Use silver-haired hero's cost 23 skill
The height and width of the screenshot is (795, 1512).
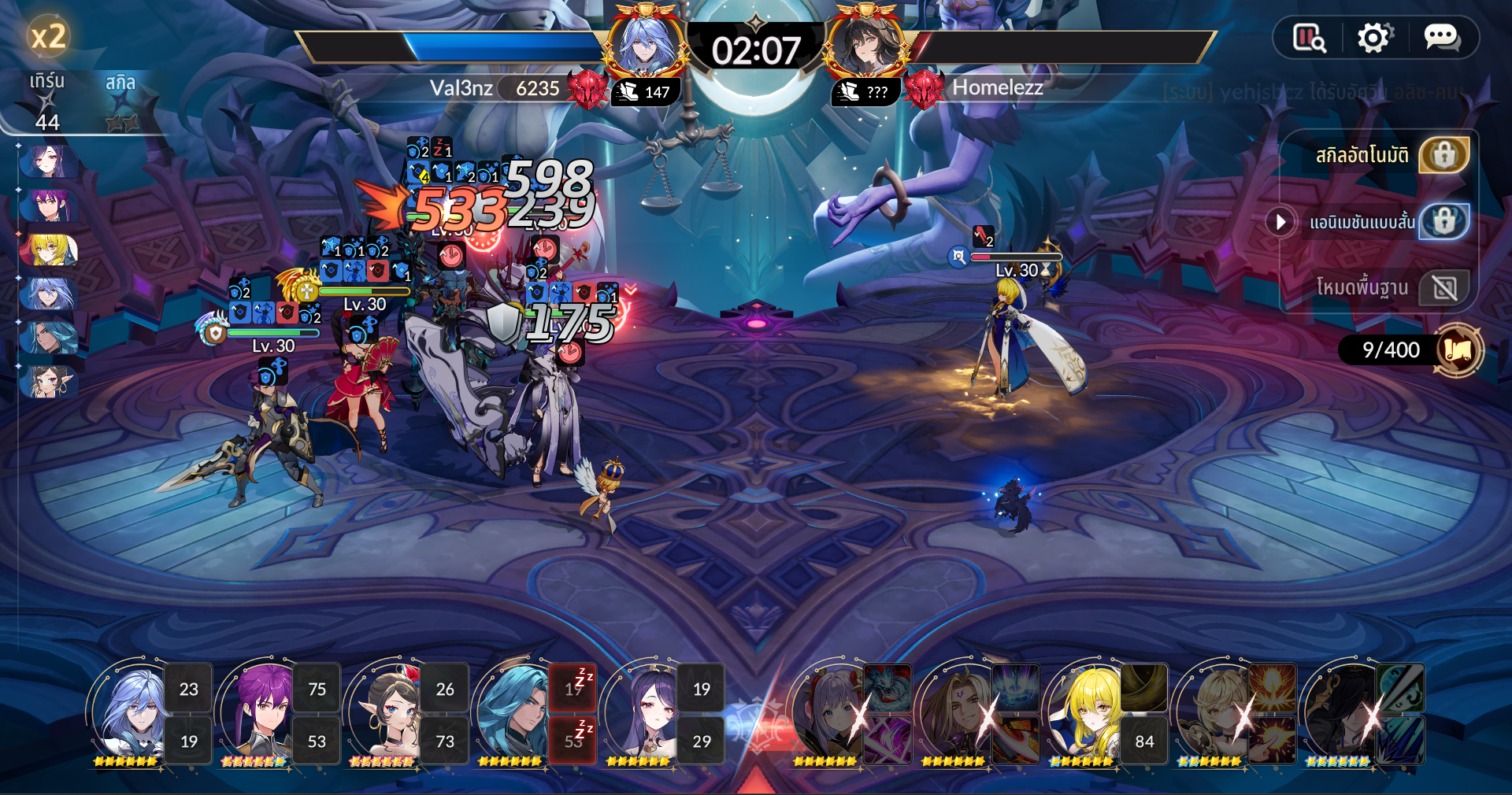(x=189, y=689)
